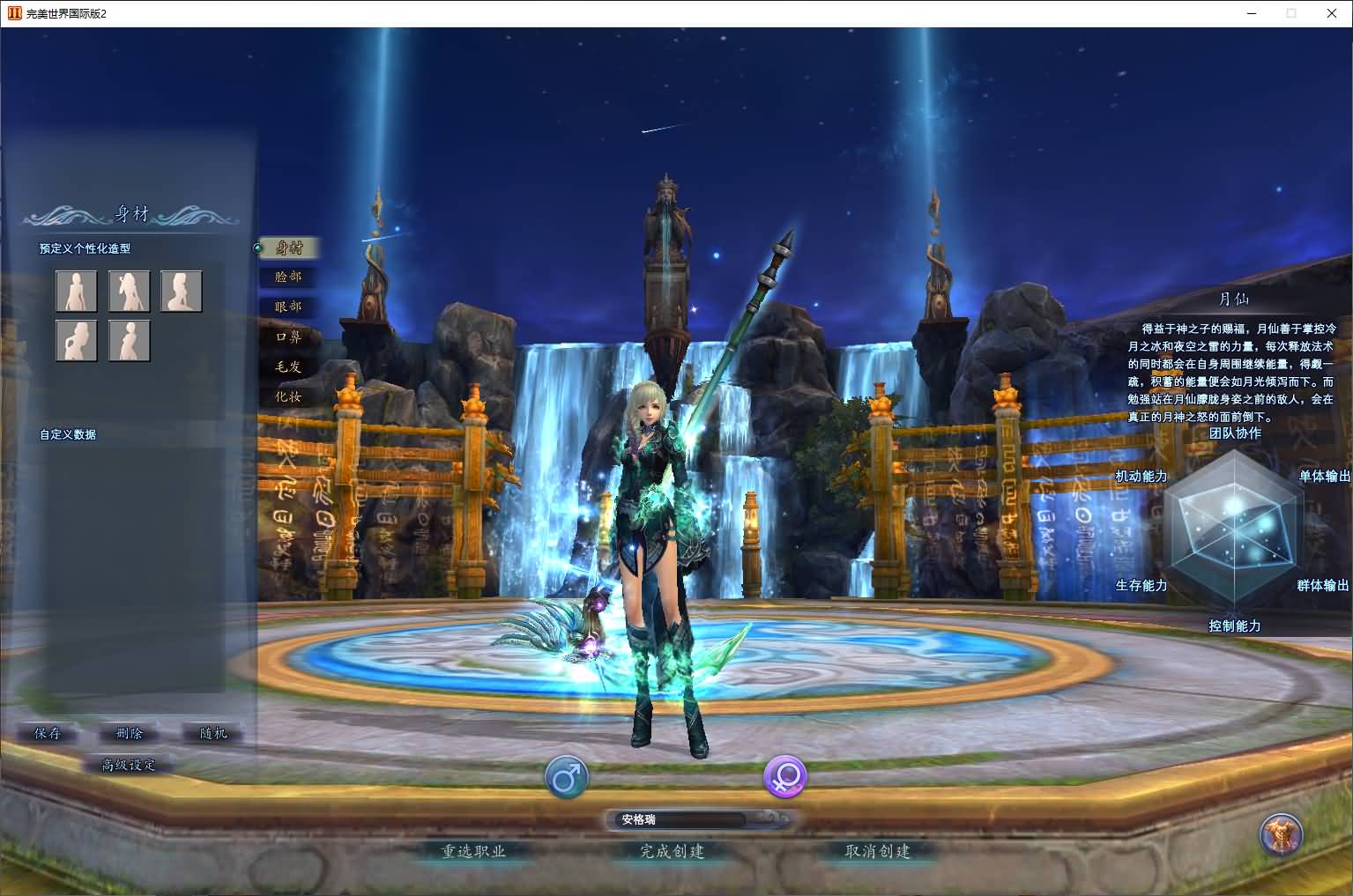Select the third body preset silhouette
Viewport: 1353px width, 896px height.
click(181, 291)
